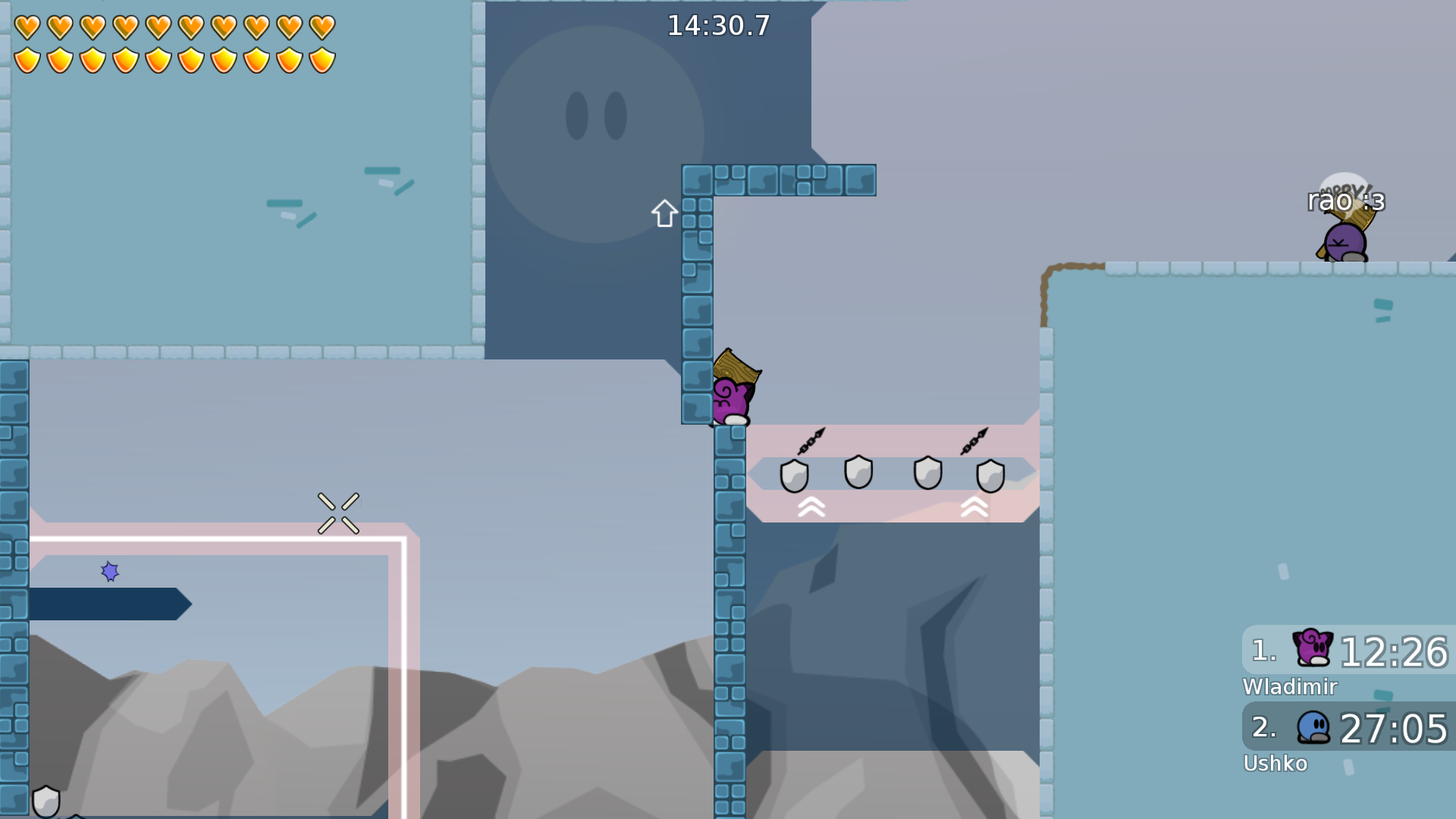Click the last heart in the top row
The image size is (1456, 819).
[x=325, y=26]
